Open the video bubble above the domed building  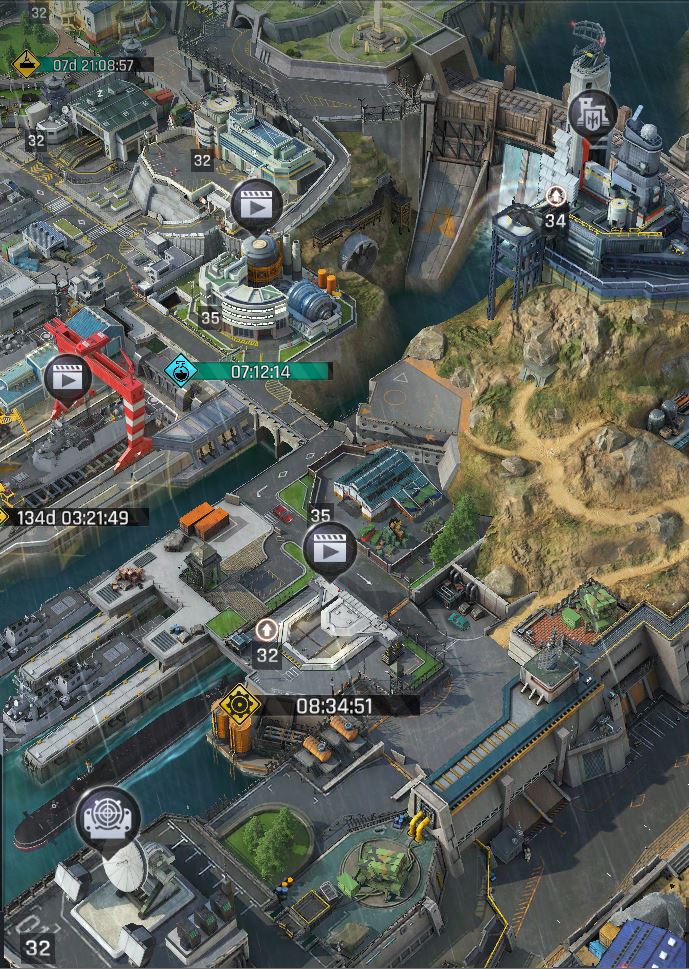pyautogui.click(x=256, y=206)
